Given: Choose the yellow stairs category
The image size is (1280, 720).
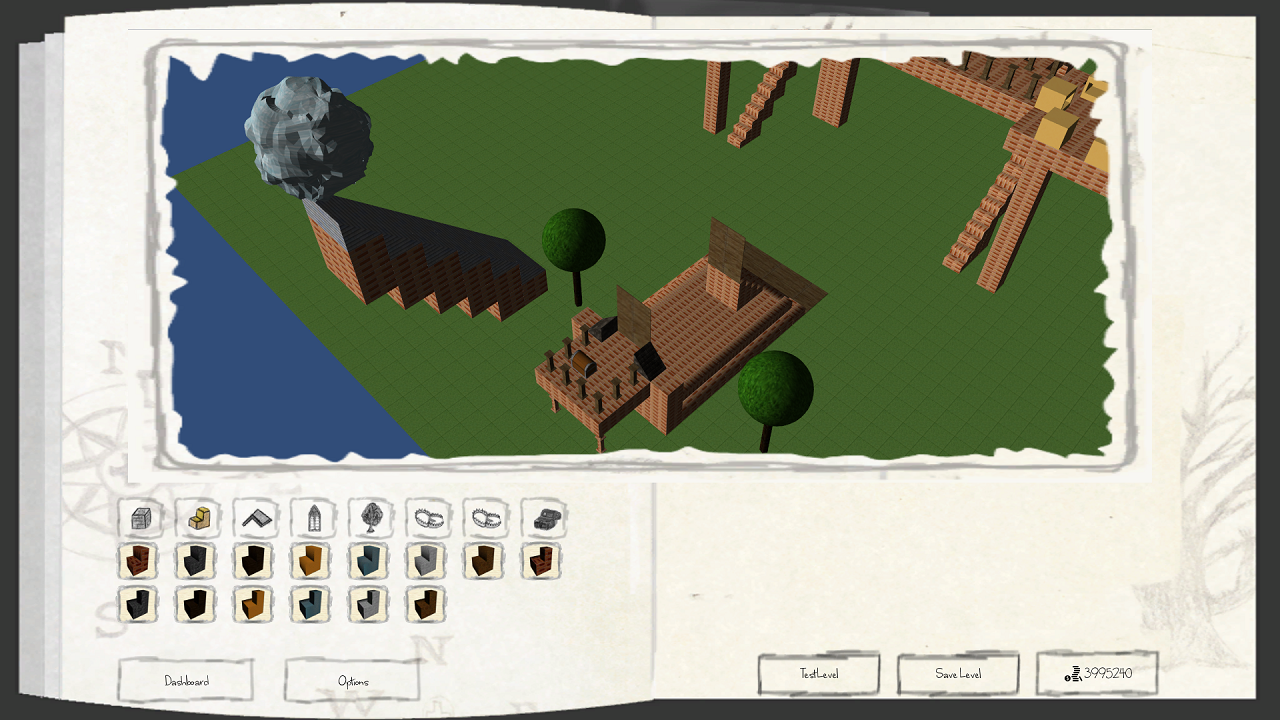Looking at the screenshot, I should coord(198,519).
